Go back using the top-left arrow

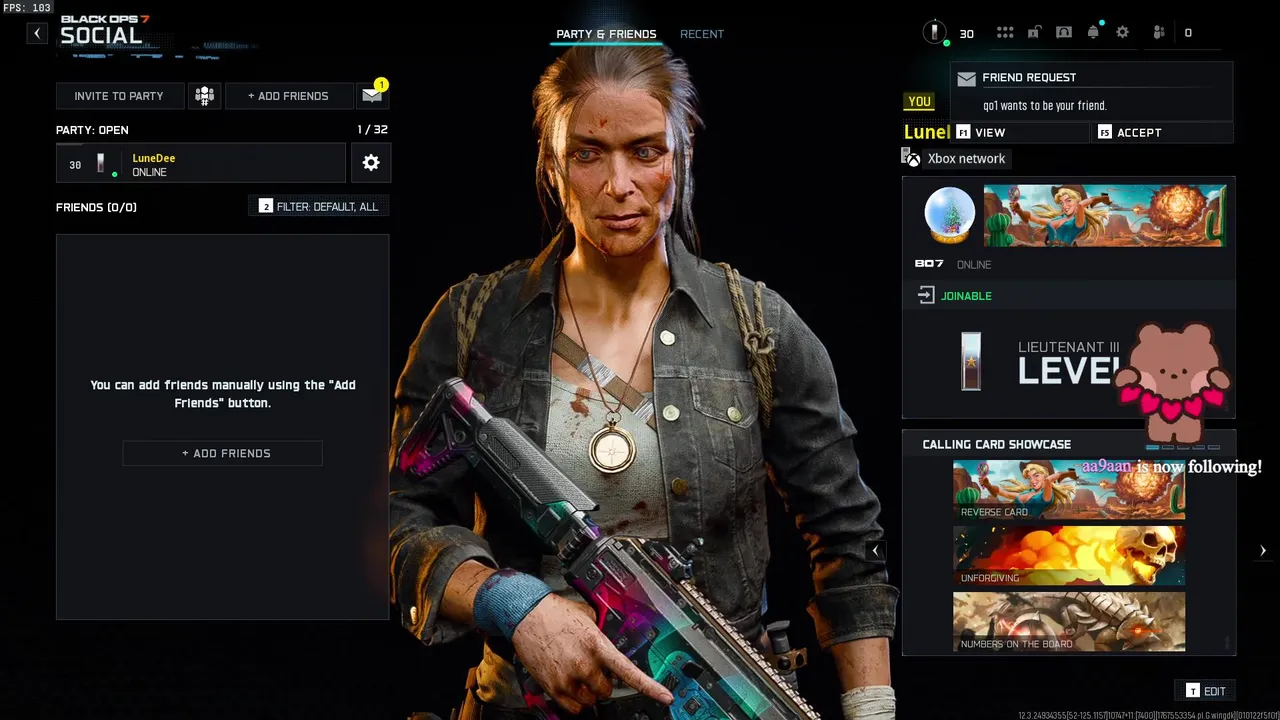pyautogui.click(x=37, y=33)
